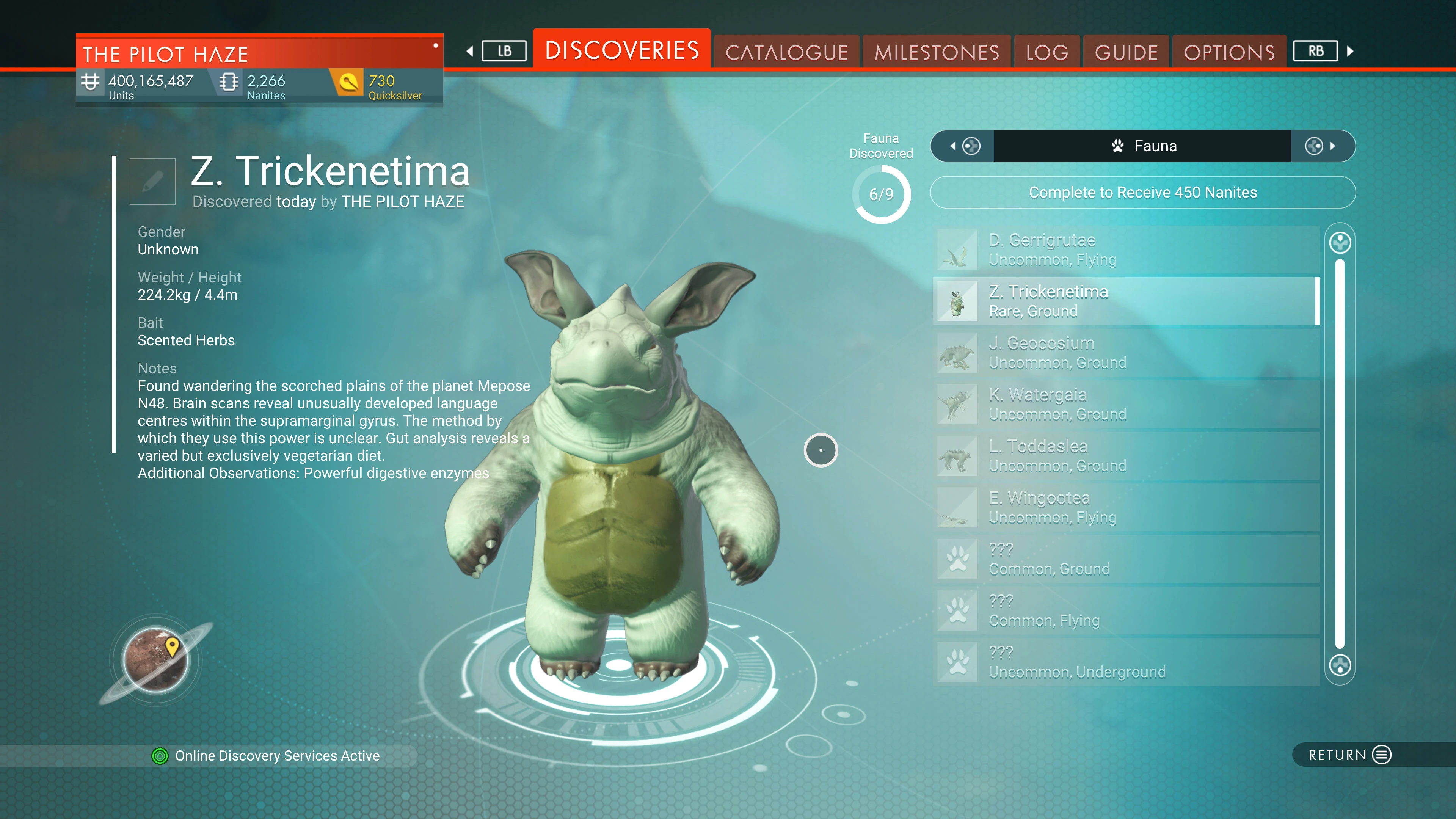Click Complete to Receive 450 Nanites
This screenshot has height=819, width=1456.
click(x=1142, y=193)
